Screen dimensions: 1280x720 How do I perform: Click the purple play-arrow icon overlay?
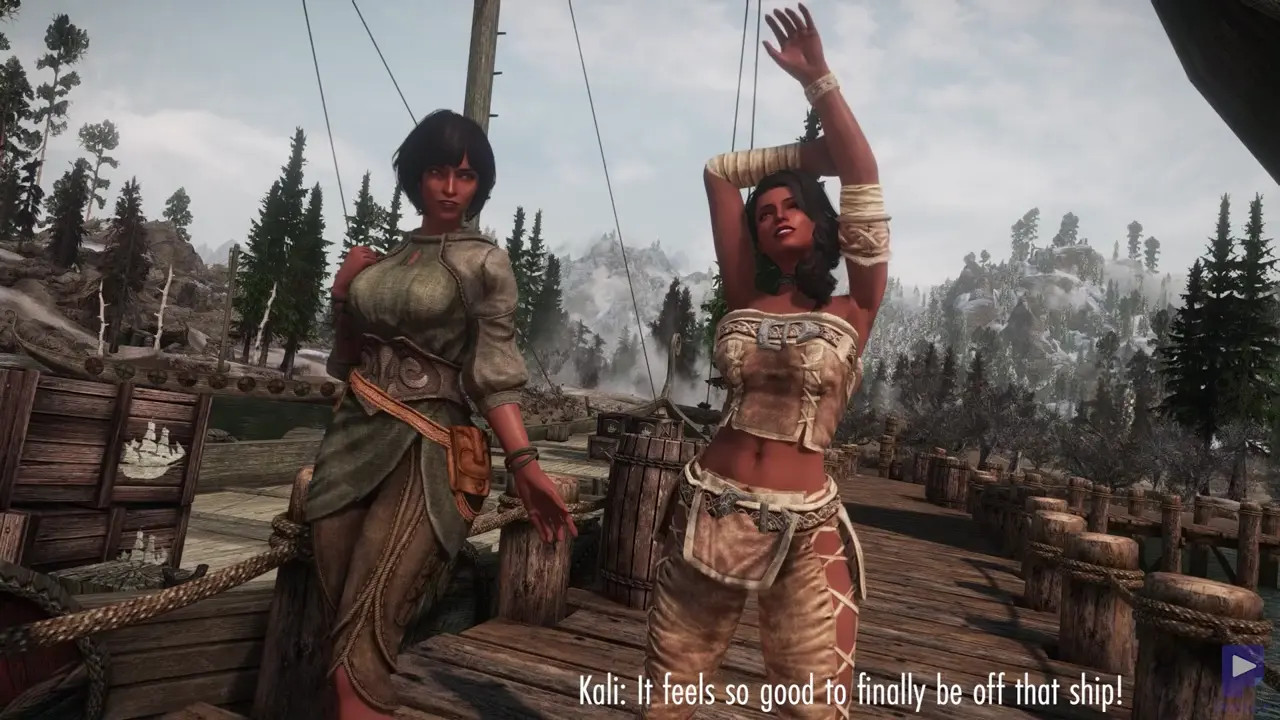[x=1241, y=668]
